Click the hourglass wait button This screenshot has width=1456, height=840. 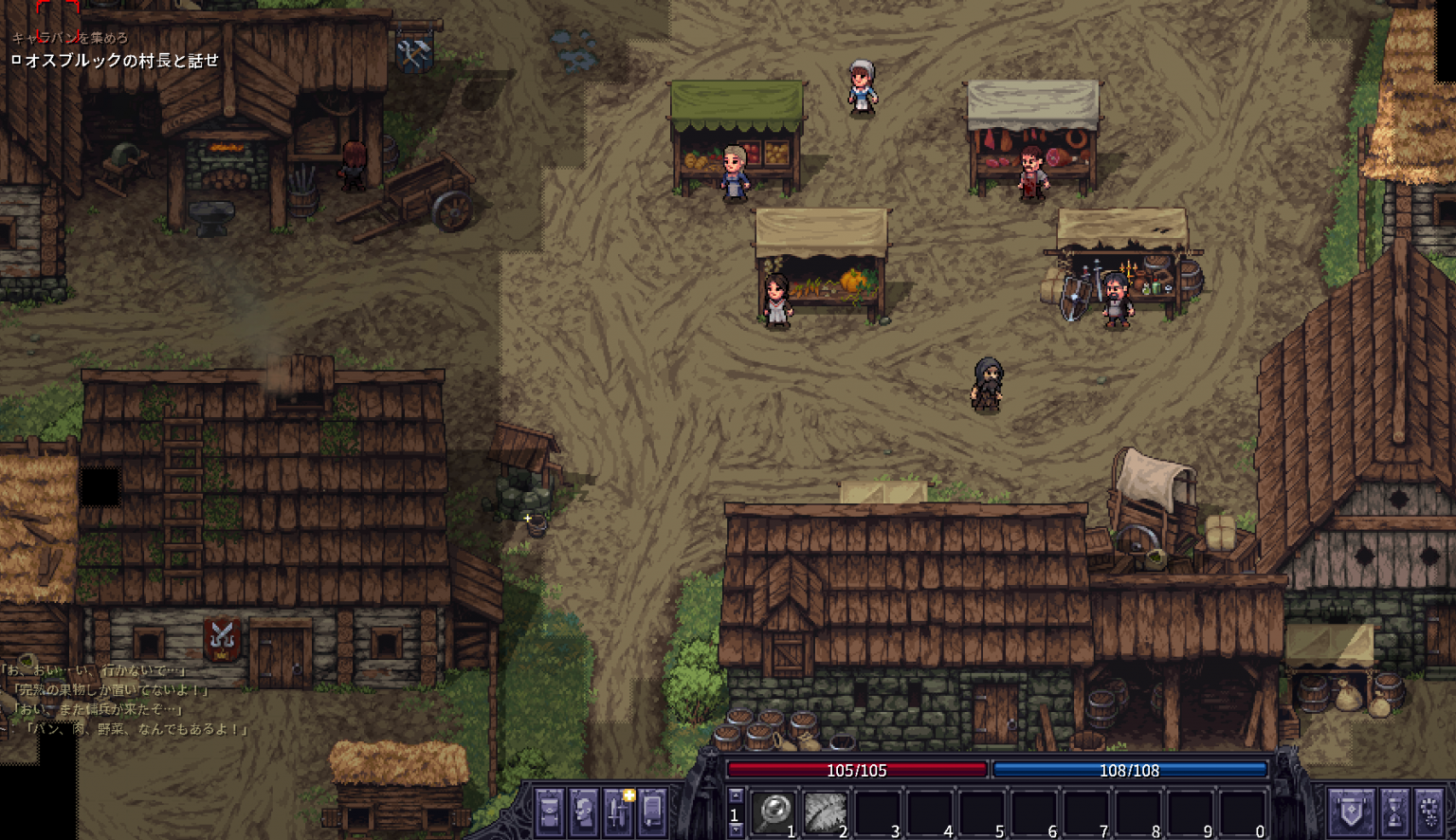pos(1393,812)
